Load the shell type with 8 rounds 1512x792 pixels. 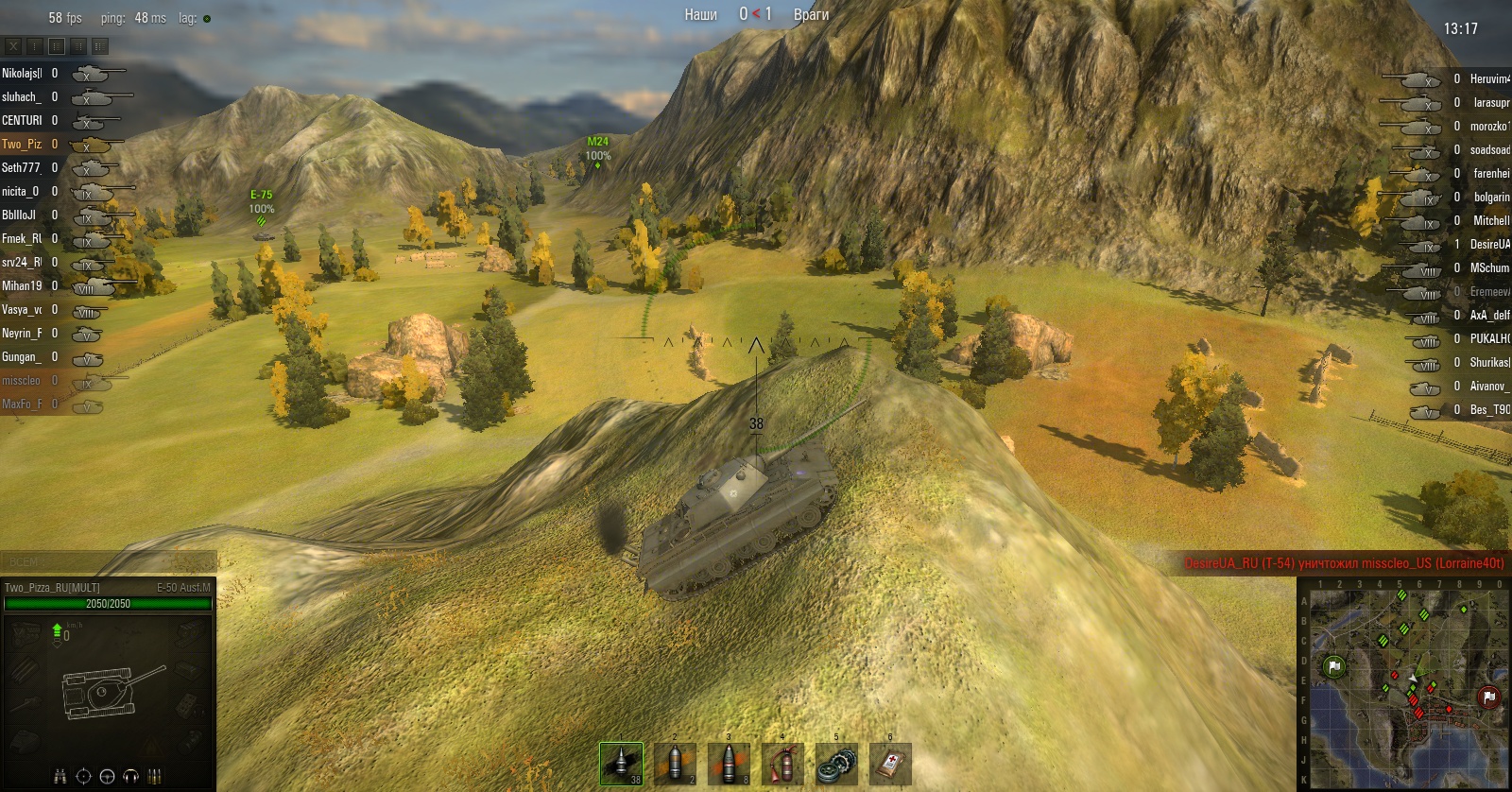click(729, 764)
